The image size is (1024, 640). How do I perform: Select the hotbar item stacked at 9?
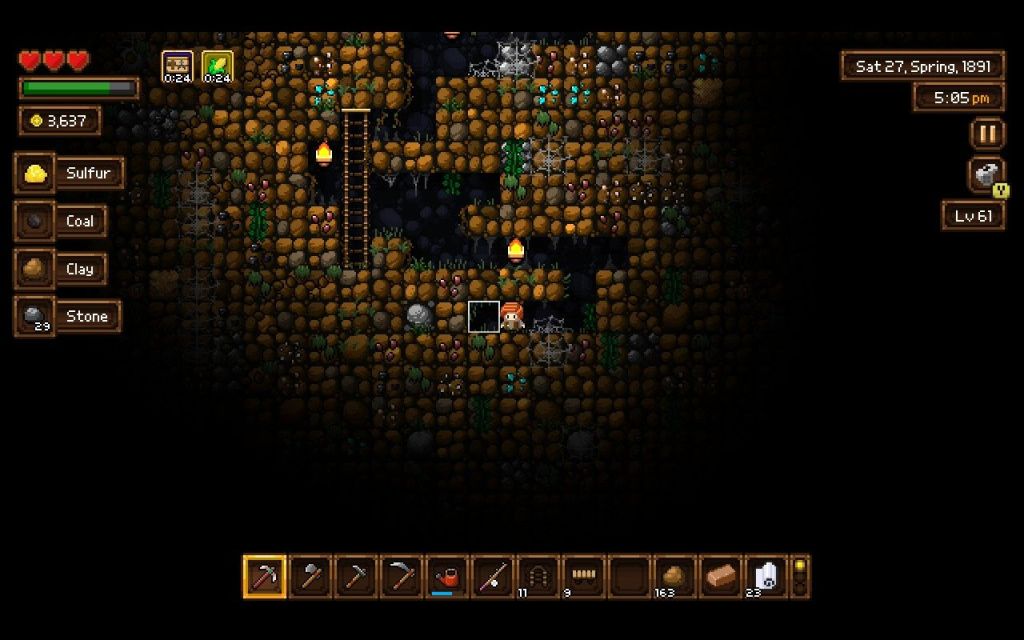[585, 577]
